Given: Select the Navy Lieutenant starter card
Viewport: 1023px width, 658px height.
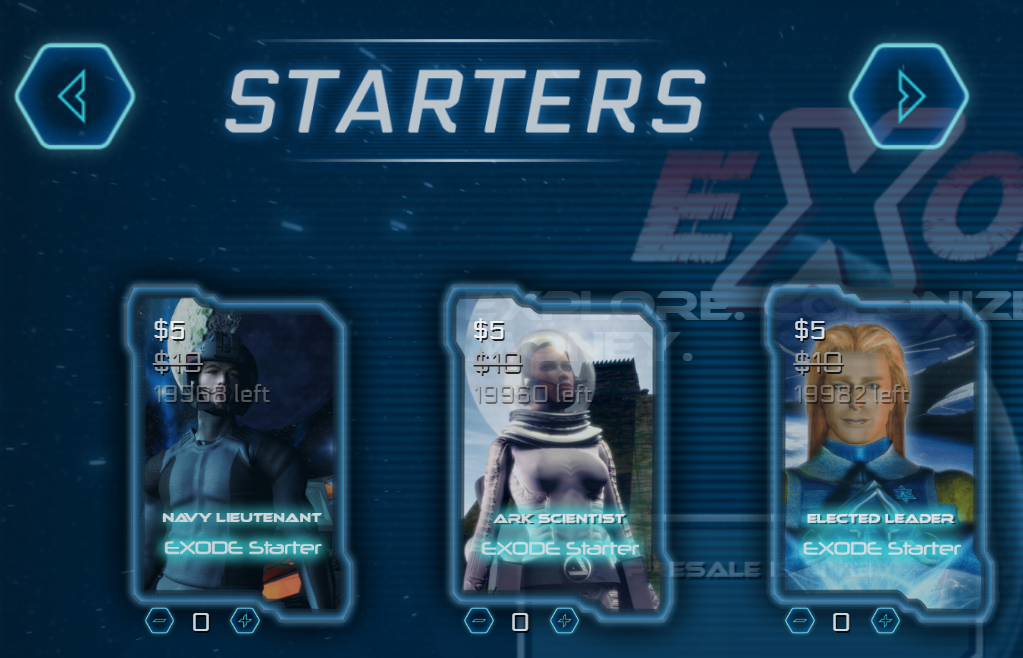Looking at the screenshot, I should (240, 450).
